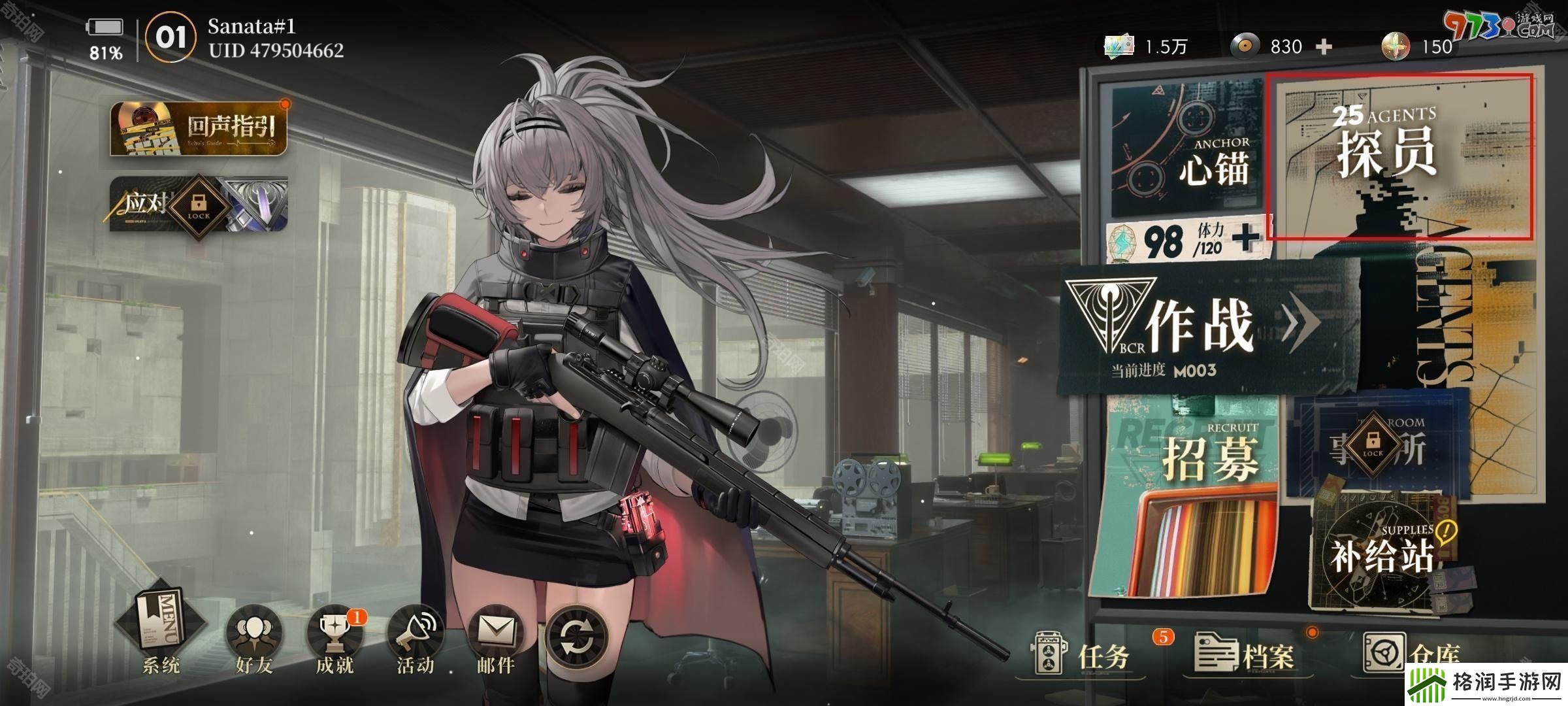Check the 邮件 mailbox
The image size is (1568, 706).
point(496,641)
